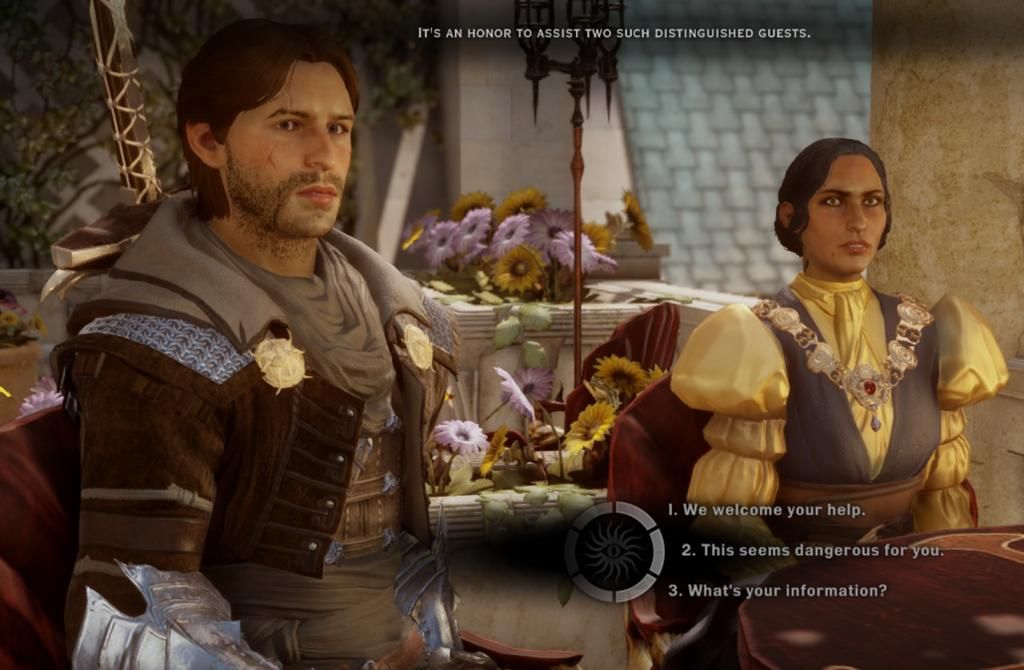Screen dimensions: 1024x670
Task: Select "This seems dangerous for you."
Action: [x=812, y=550]
